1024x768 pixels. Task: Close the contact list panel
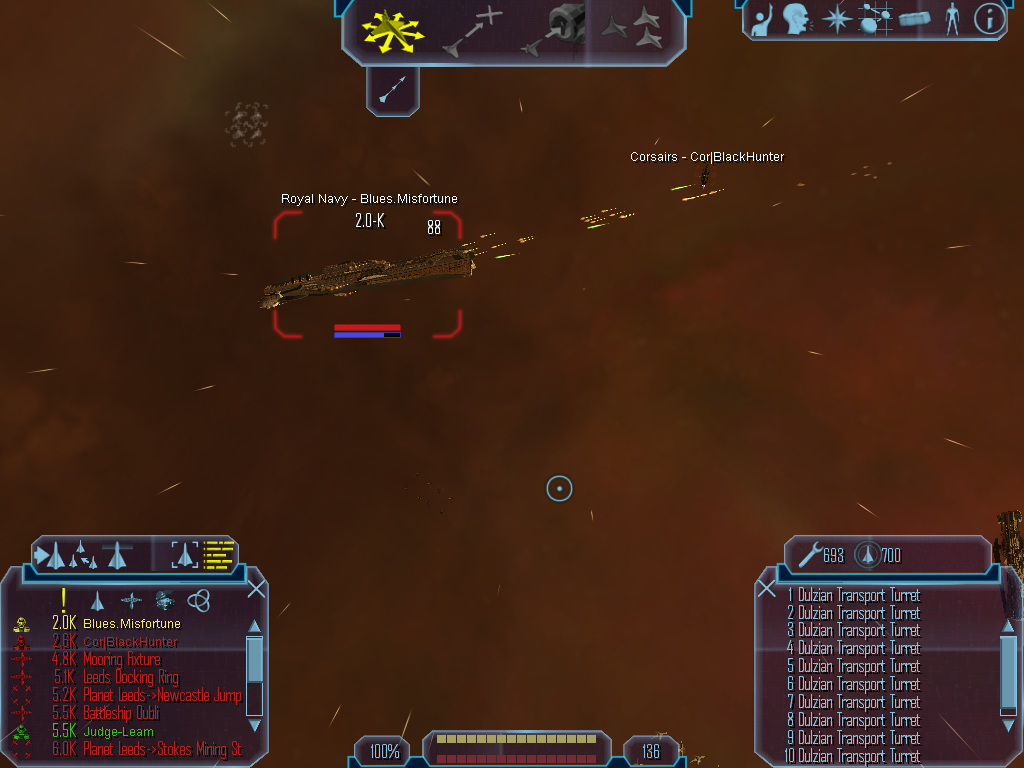pyautogui.click(x=256, y=588)
